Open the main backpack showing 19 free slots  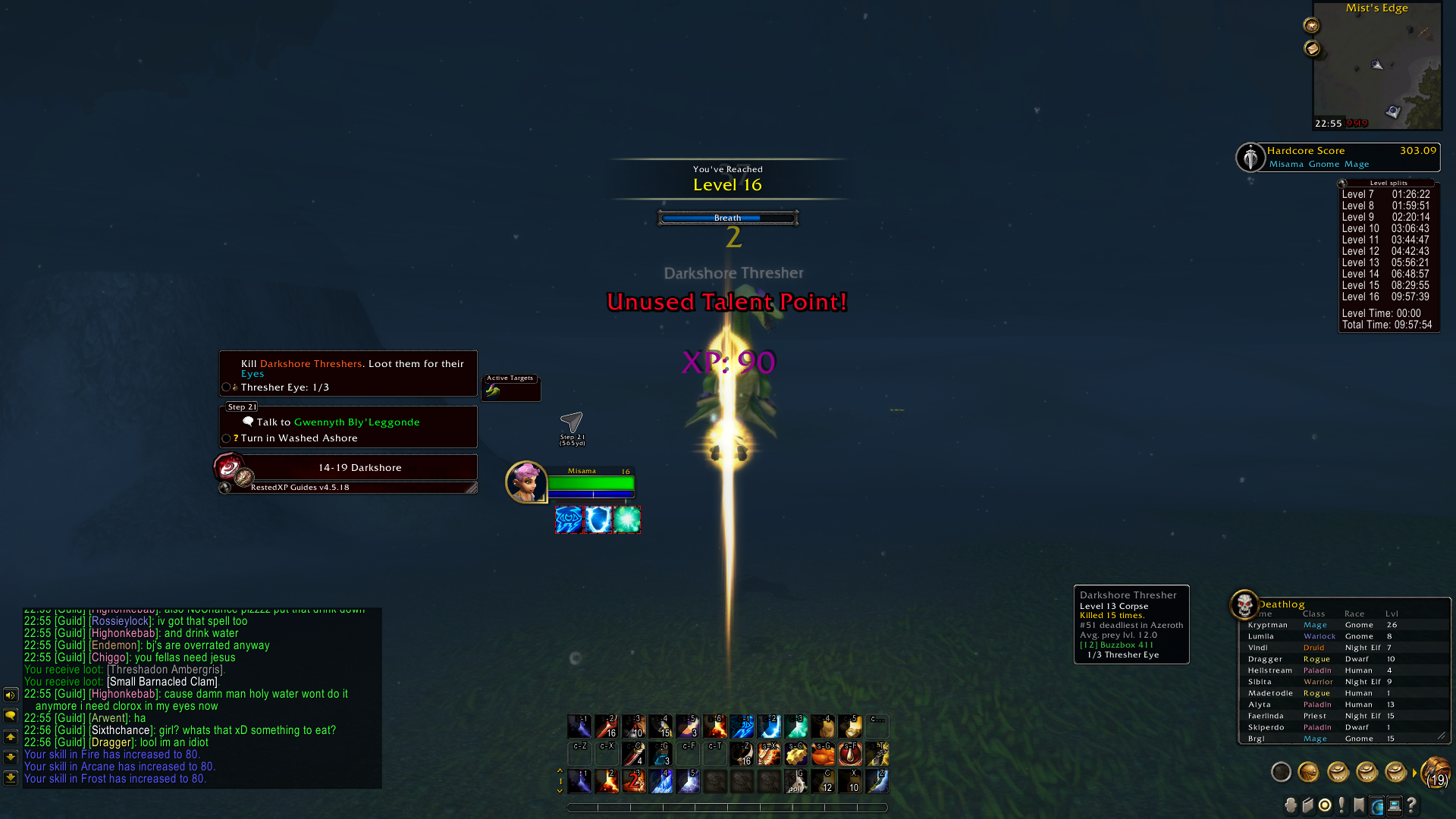tap(1436, 772)
